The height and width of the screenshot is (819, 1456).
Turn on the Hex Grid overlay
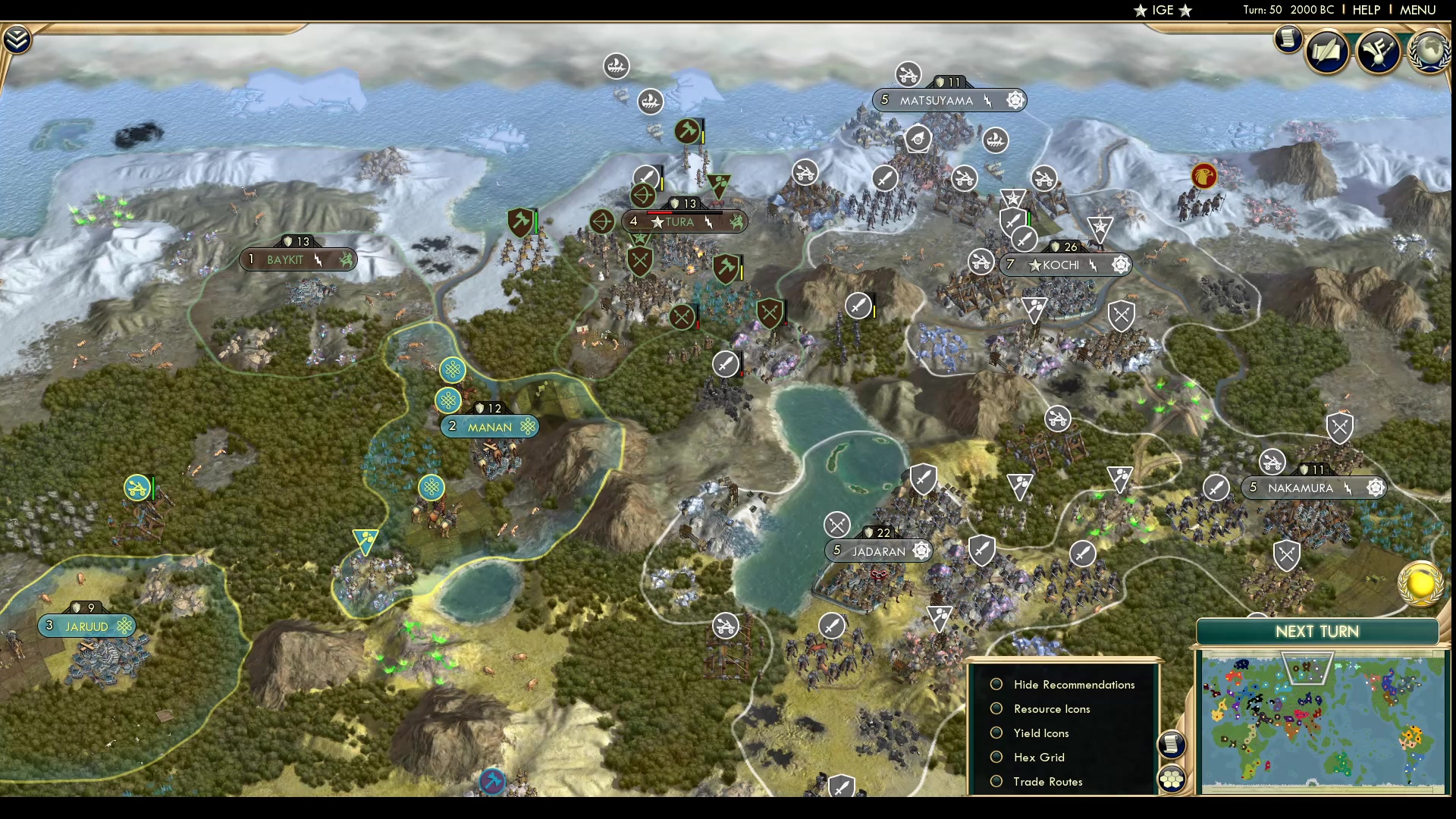(996, 757)
